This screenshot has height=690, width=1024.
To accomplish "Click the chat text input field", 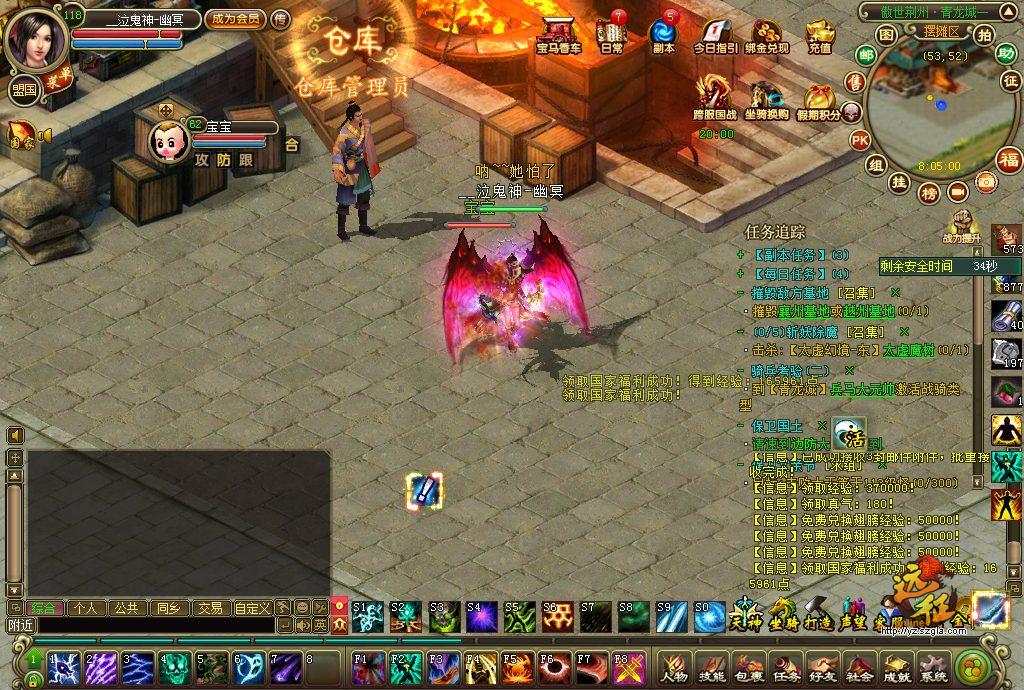I will point(150,625).
